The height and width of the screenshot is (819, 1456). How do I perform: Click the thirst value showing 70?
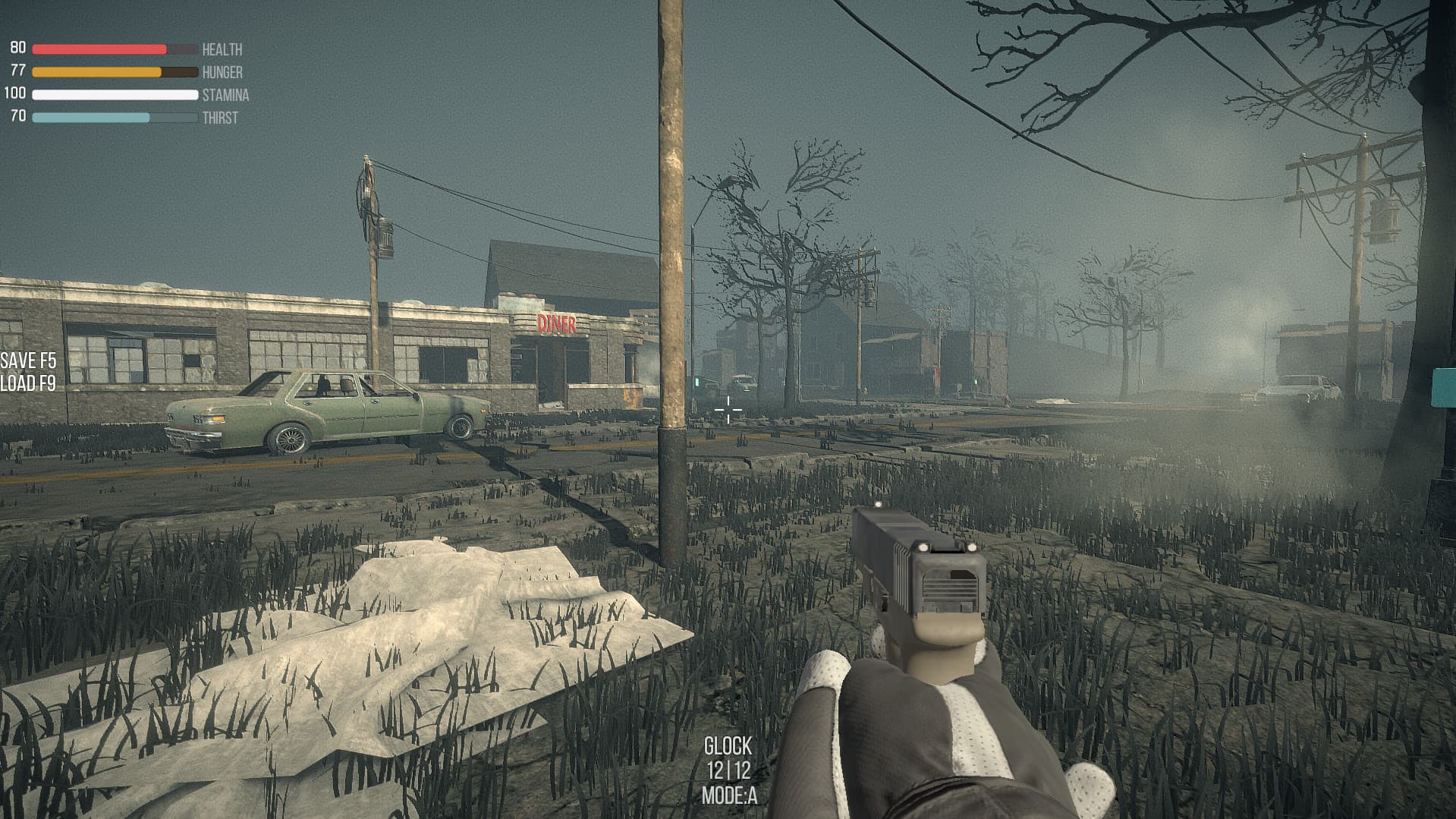point(17,117)
